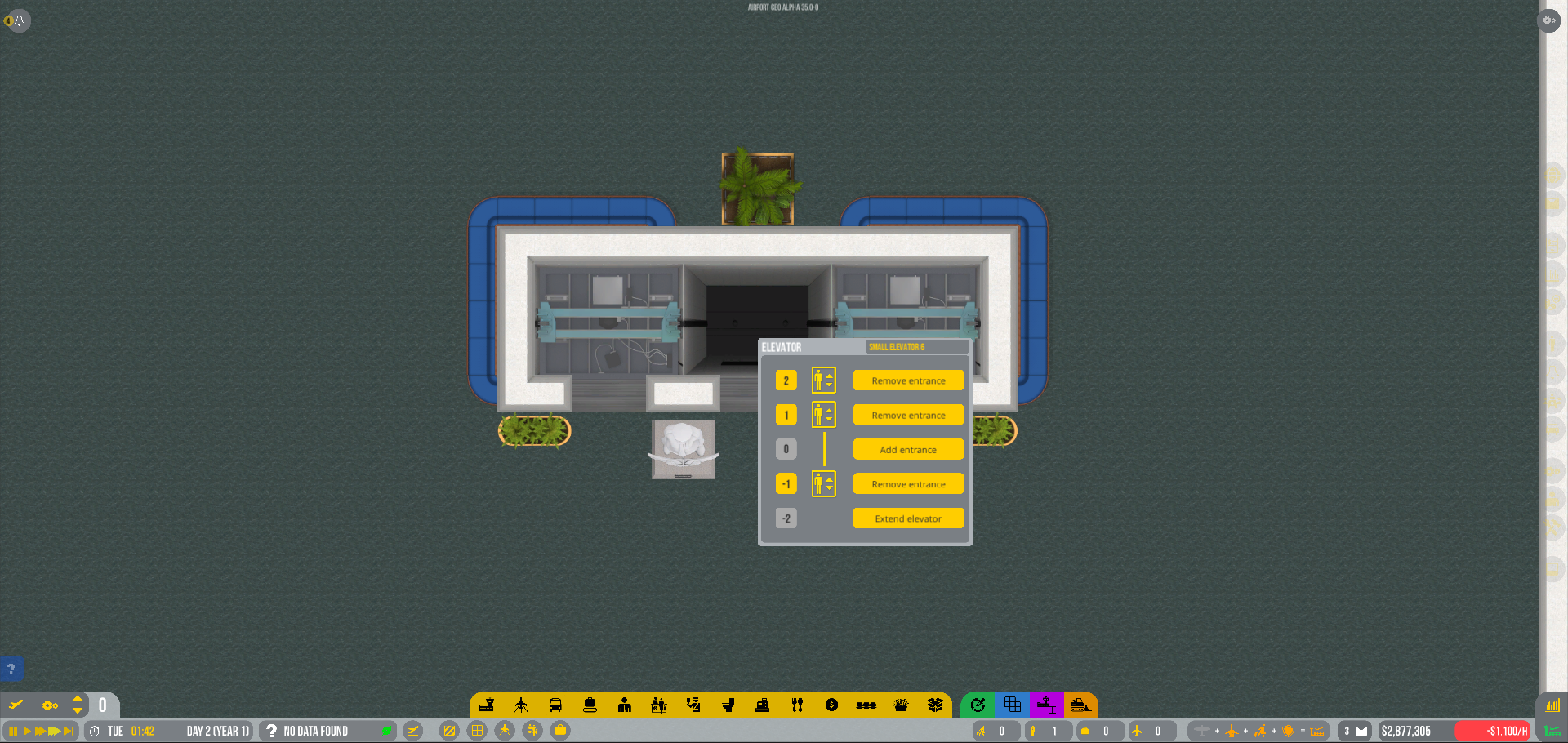Click the entrance direction up arrow for floor 1
1568x743 pixels.
[x=831, y=410]
